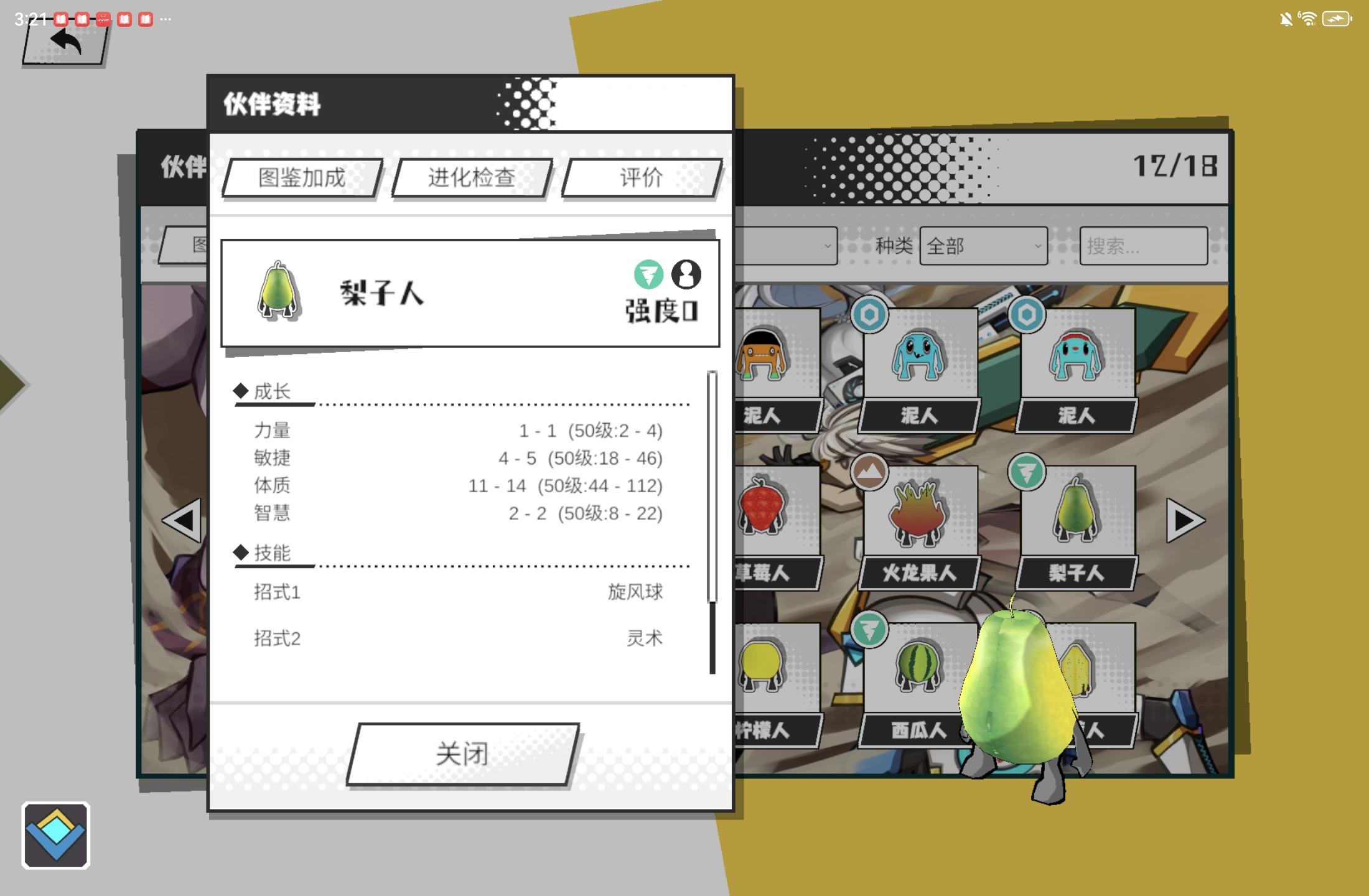Screen dimensions: 1369x896
Task: Open the 种类 dropdown showing 全部
Action: 983,247
